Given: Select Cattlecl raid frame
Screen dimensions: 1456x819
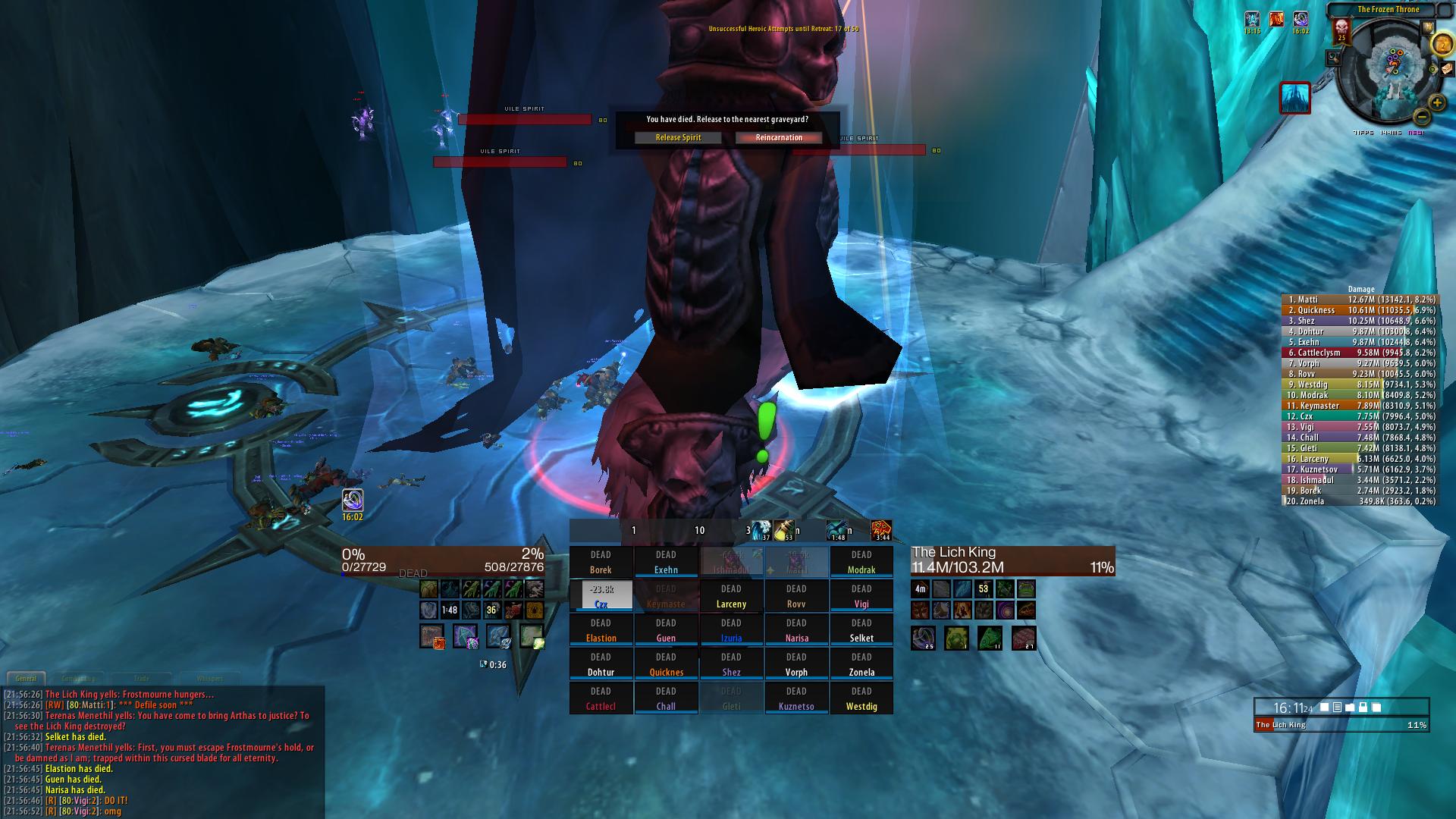Looking at the screenshot, I should click(x=601, y=698).
